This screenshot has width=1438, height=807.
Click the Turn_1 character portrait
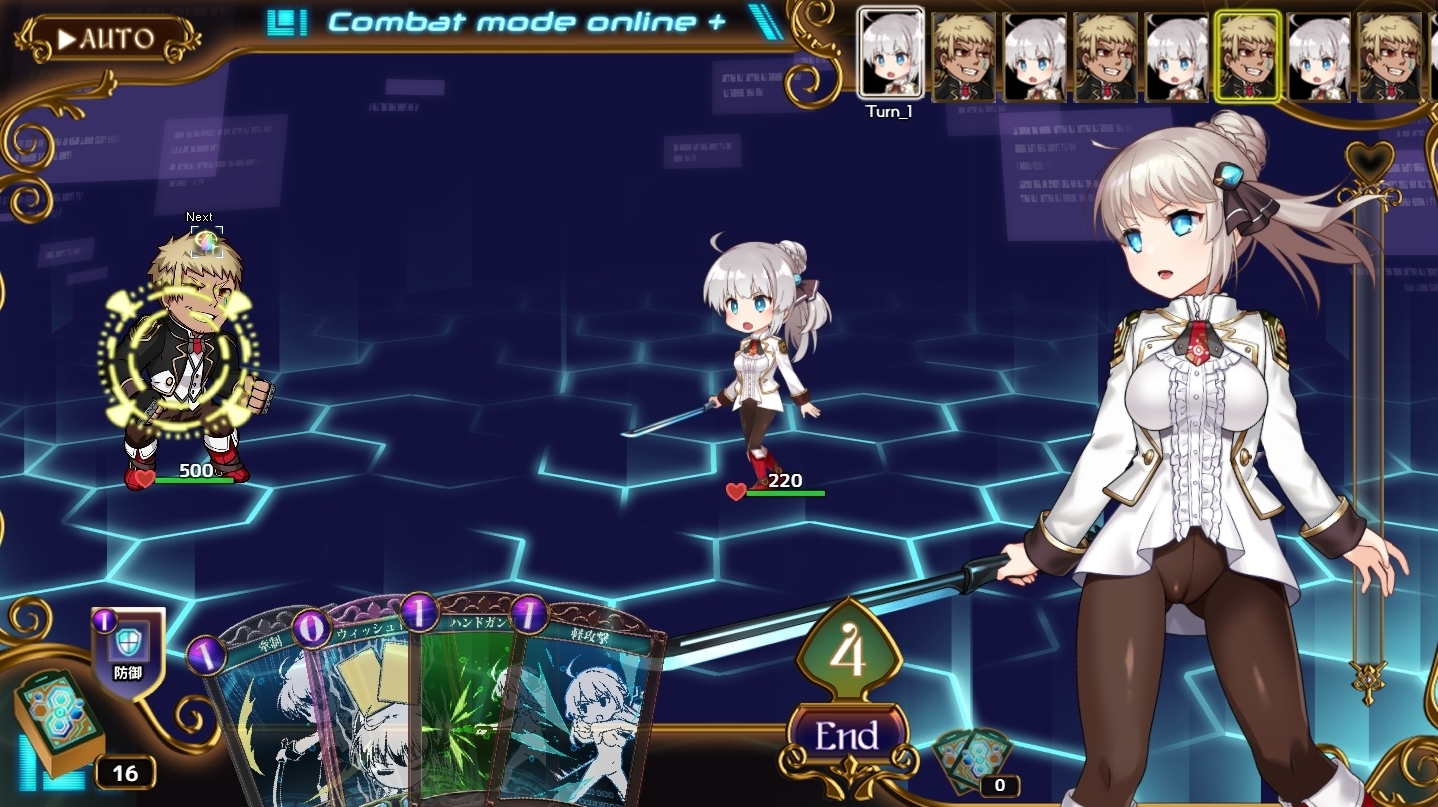coord(891,55)
